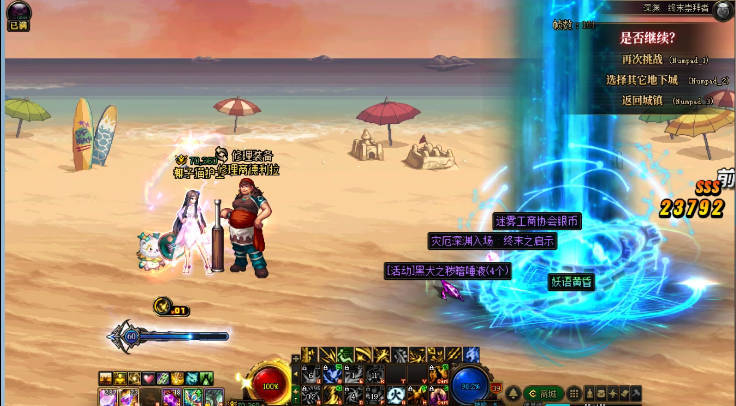Click the 黑大之秽暗锤袭 activity item label
The width and height of the screenshot is (736, 406).
click(448, 270)
